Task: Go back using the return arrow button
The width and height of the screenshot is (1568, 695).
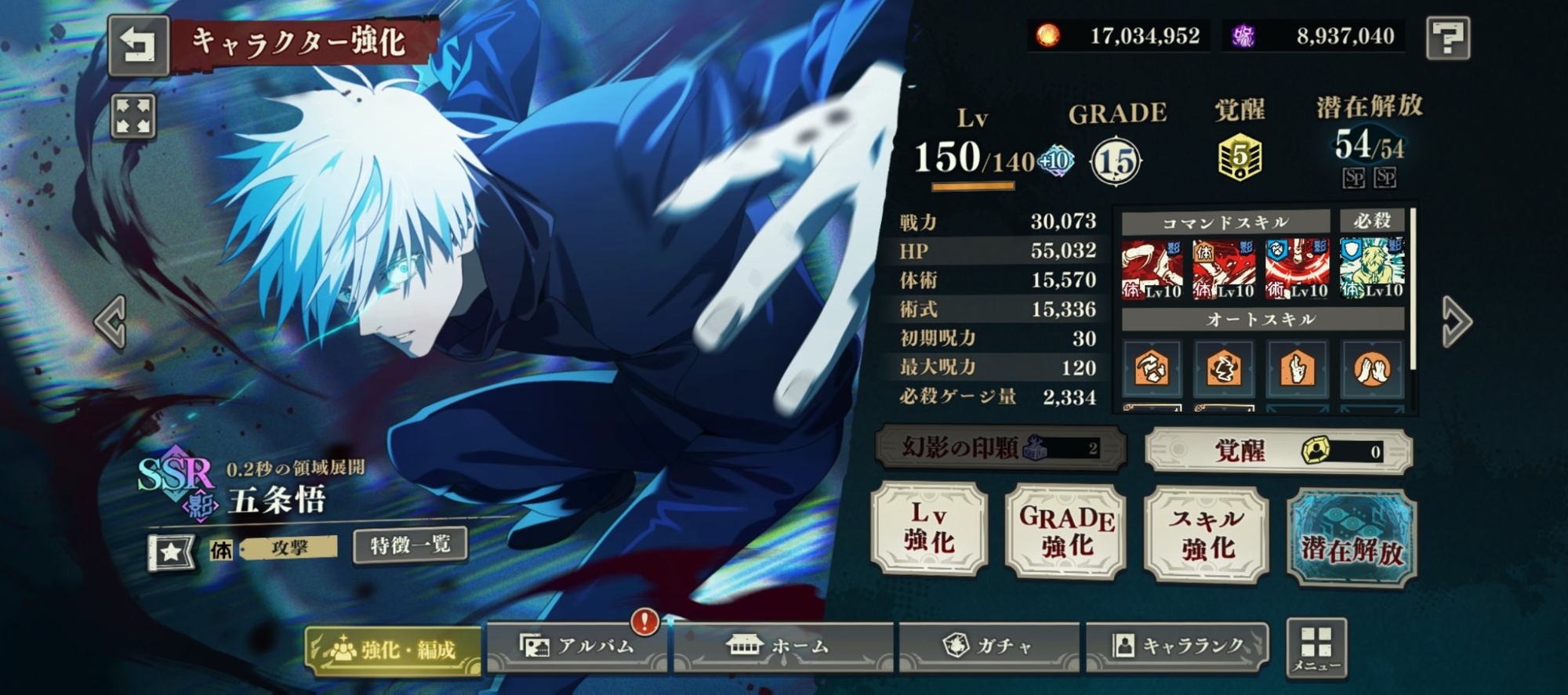Action: 138,45
